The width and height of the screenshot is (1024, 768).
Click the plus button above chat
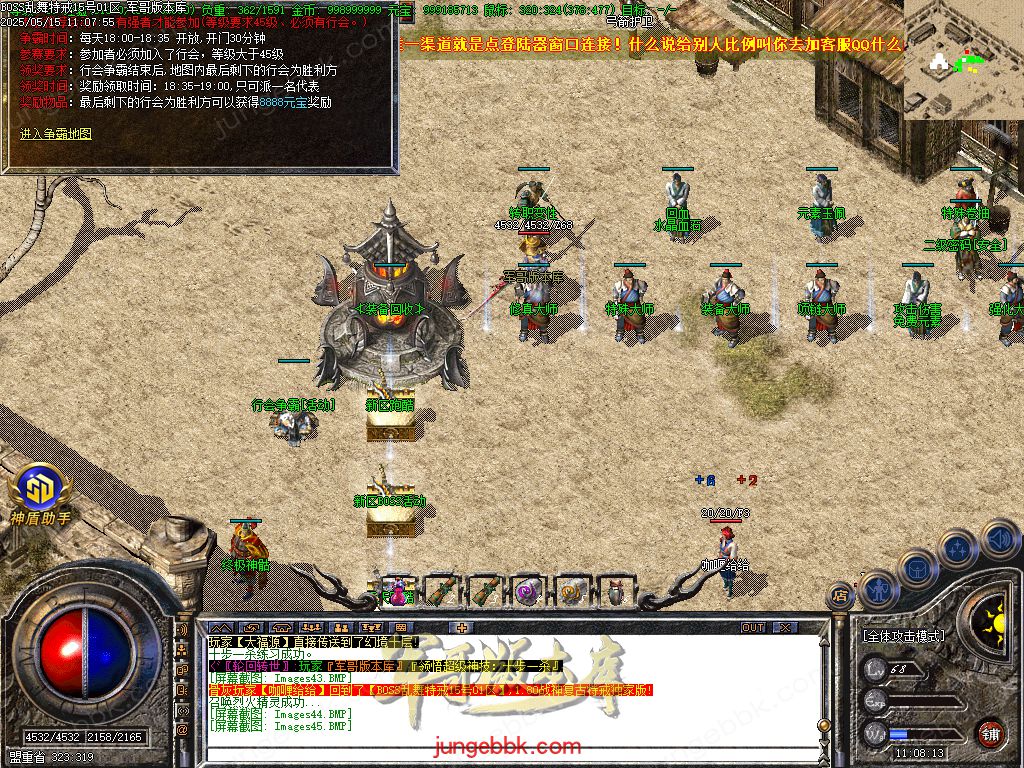461,627
